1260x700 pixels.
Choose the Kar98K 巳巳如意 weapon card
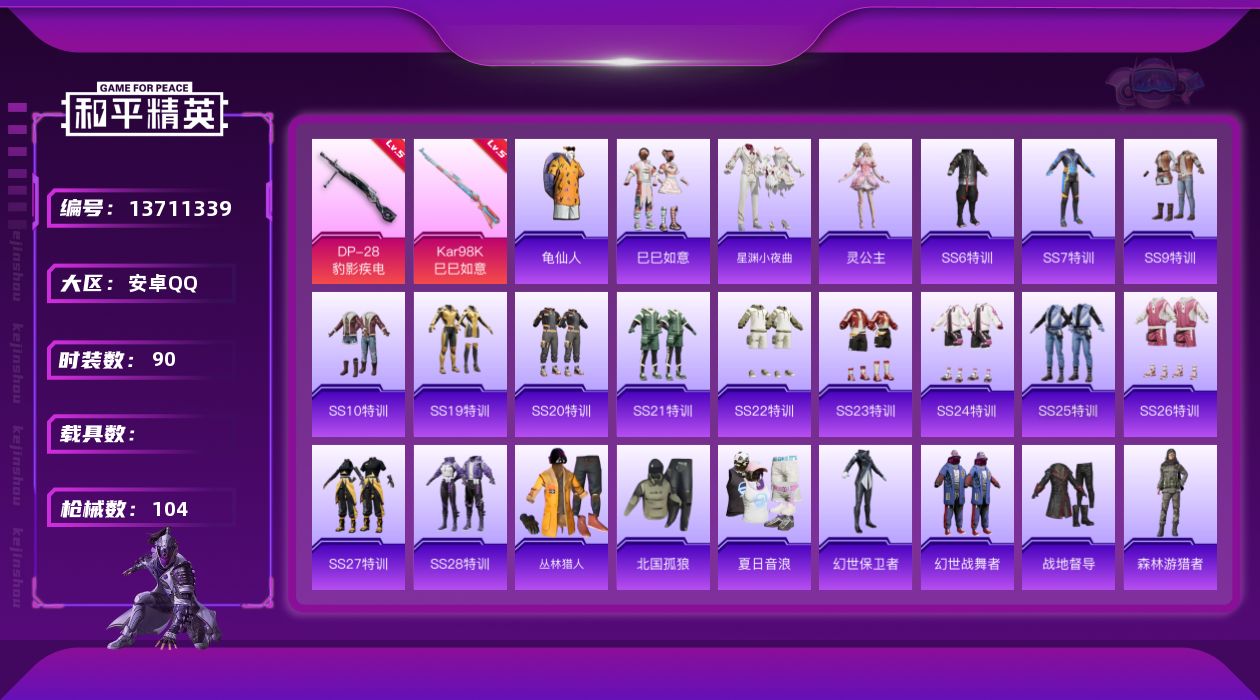[x=460, y=211]
